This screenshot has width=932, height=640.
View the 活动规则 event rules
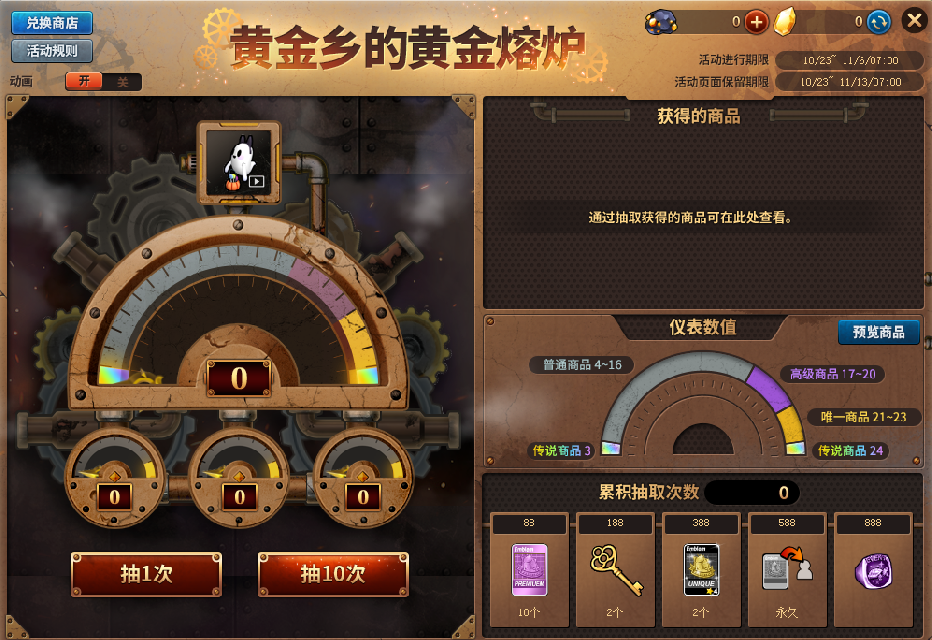[52, 51]
